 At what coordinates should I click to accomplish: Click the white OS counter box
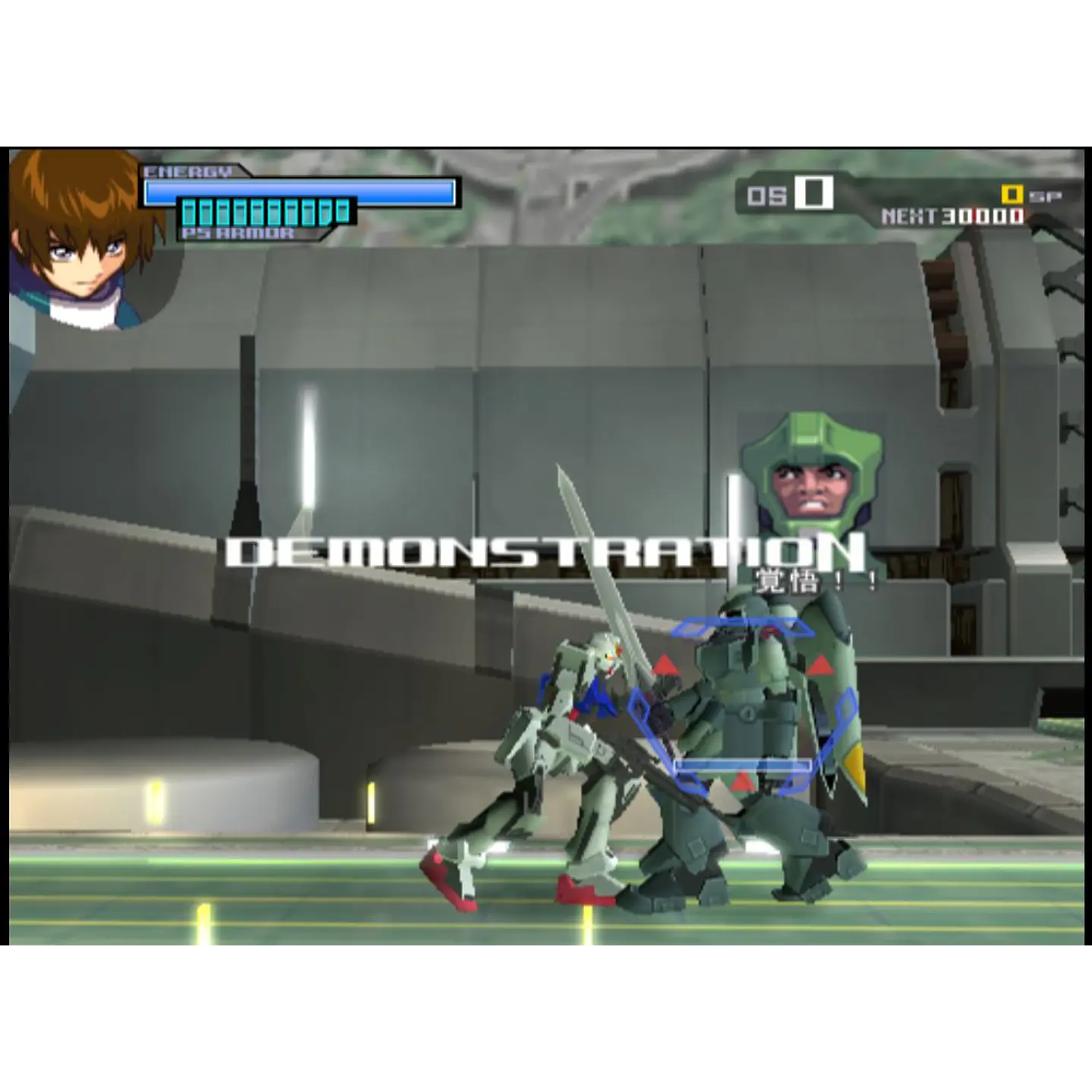(813, 192)
